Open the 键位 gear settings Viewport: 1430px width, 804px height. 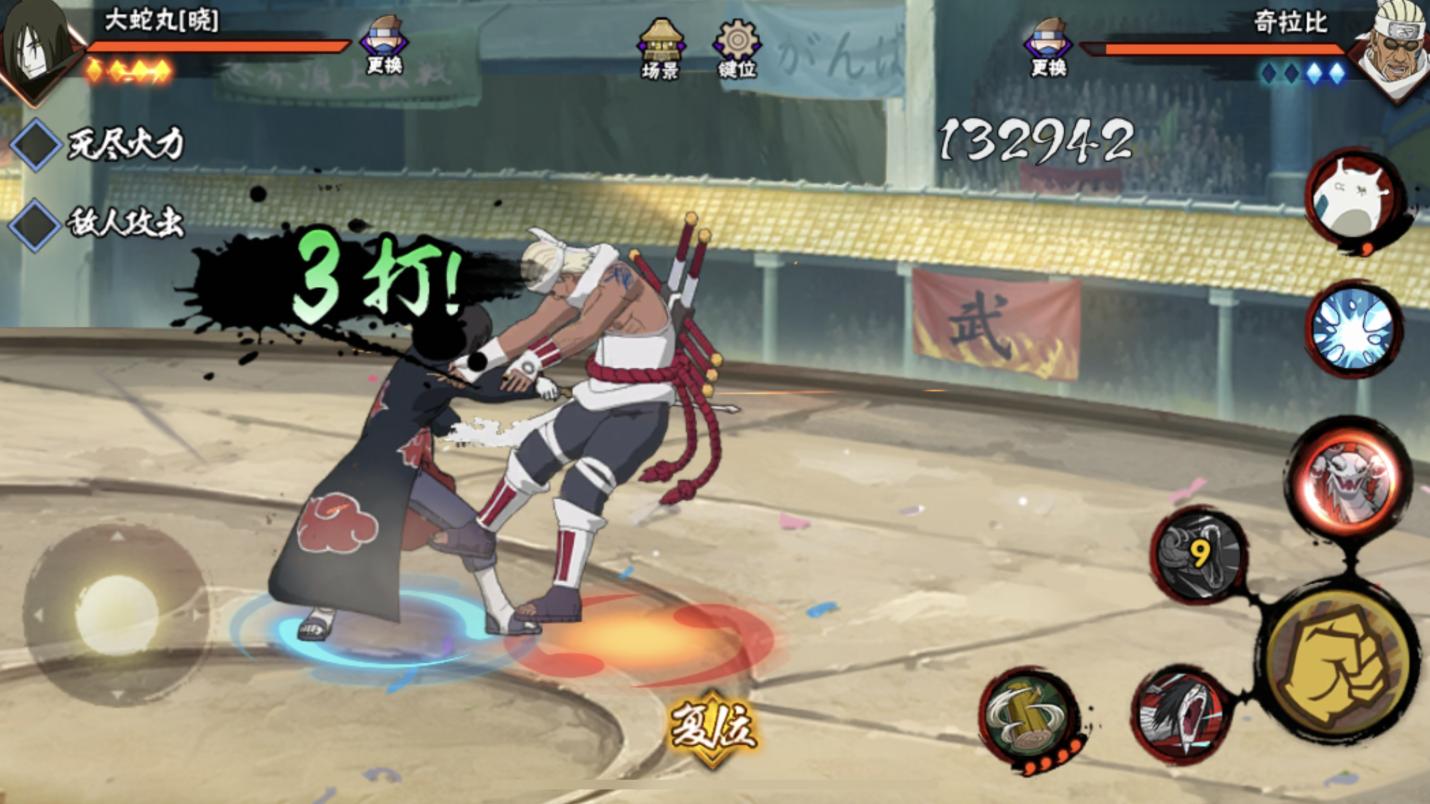click(737, 46)
